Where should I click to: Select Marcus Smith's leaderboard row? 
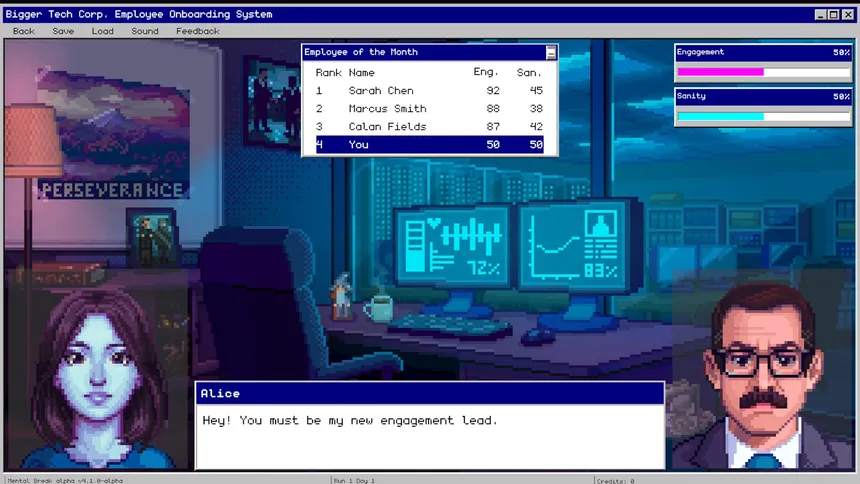coord(429,109)
